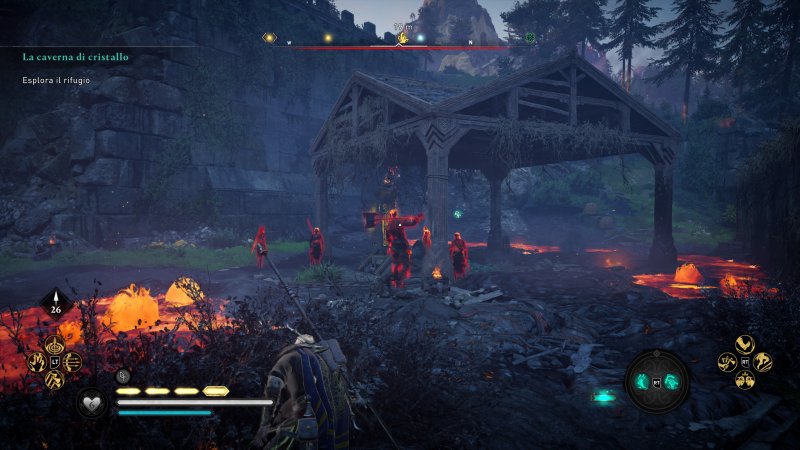
Task: Select the glowing yellow dot on the compass
Action: 327,38
